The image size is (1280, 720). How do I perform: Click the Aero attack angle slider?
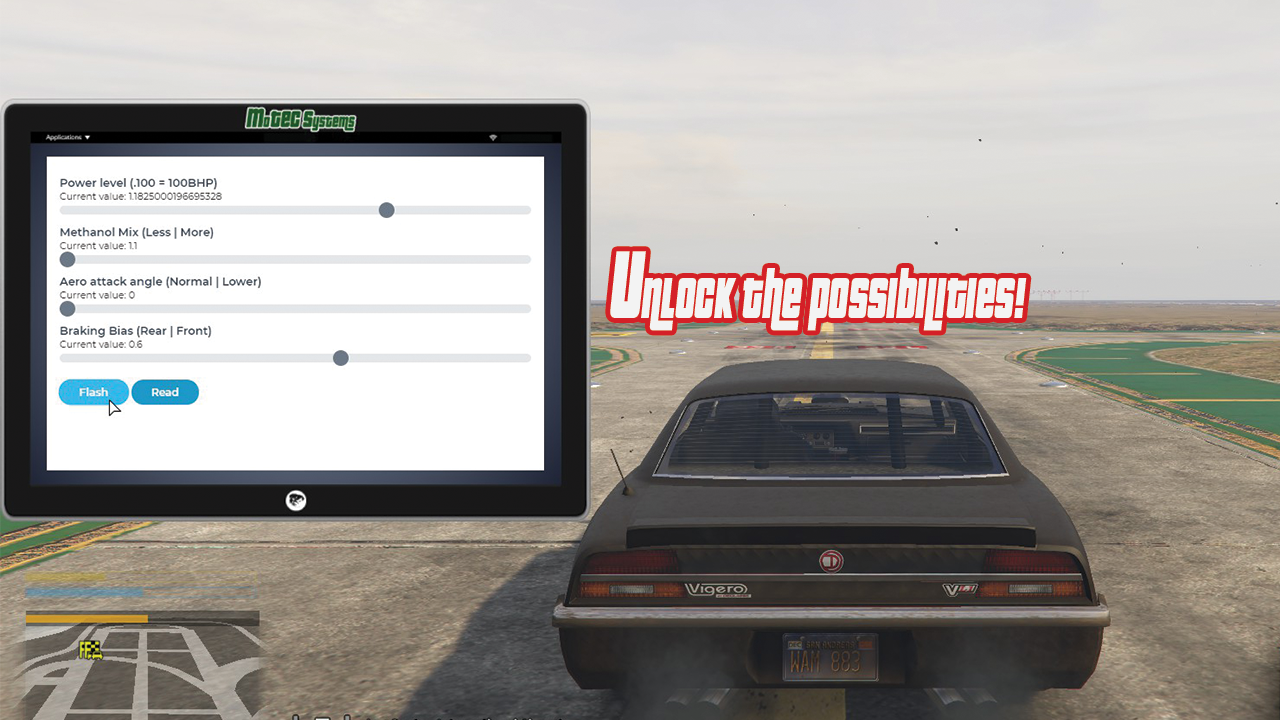click(67, 309)
